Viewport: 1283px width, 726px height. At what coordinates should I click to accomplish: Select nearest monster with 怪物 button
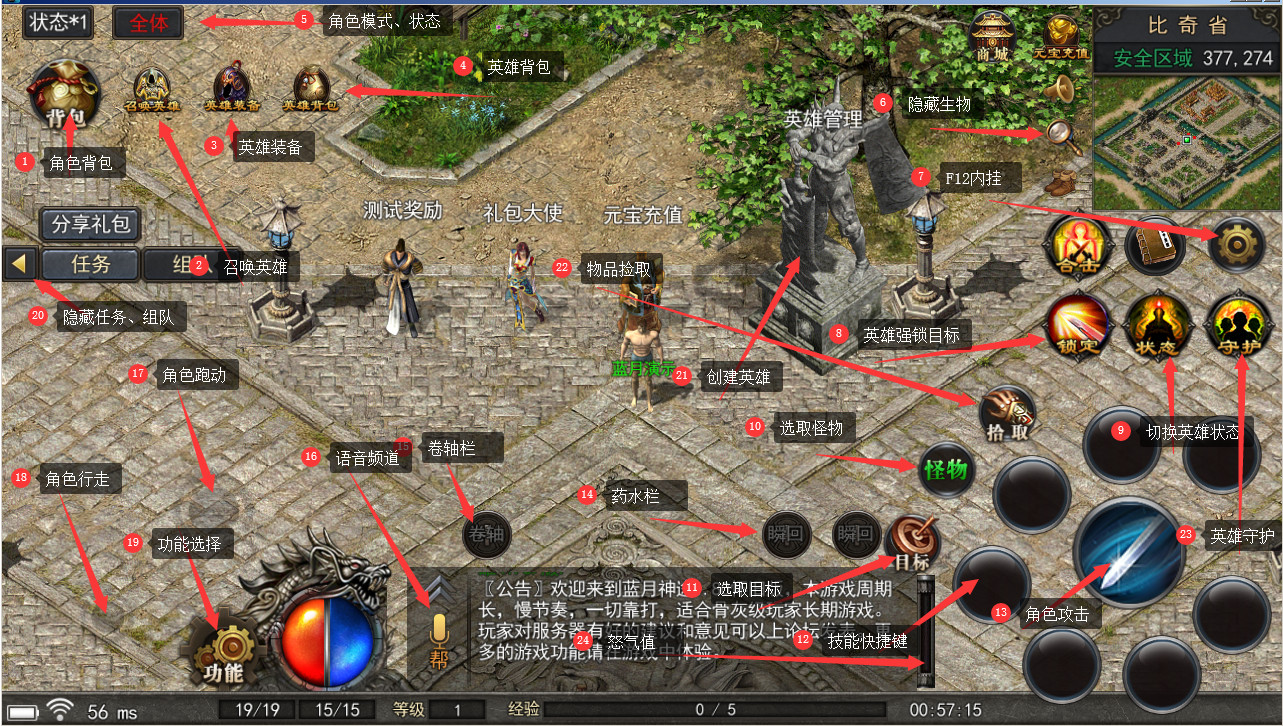point(945,468)
